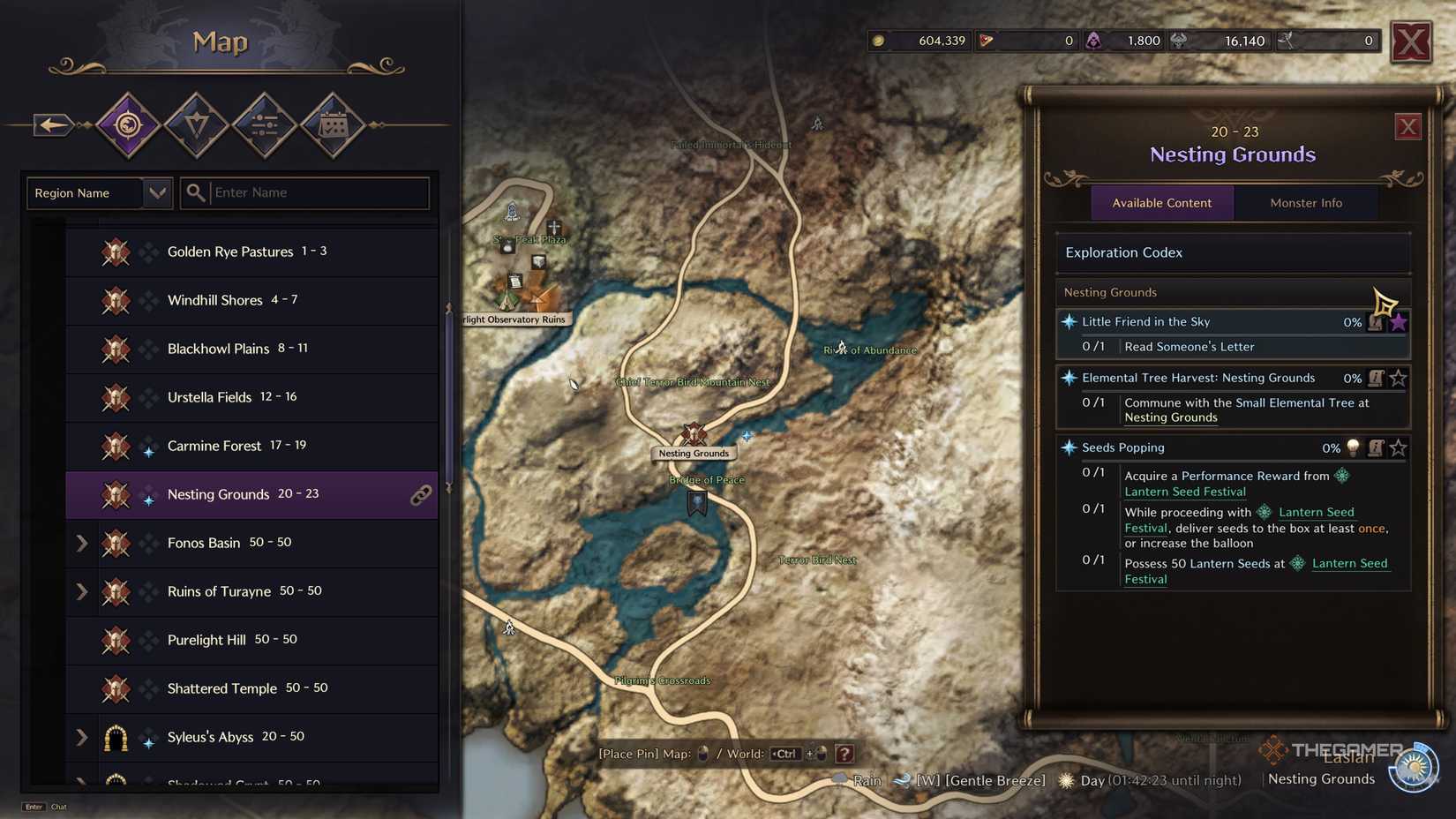The width and height of the screenshot is (1456, 819).
Task: Expand the Syleus's Abyss entry
Action: pyautogui.click(x=81, y=738)
